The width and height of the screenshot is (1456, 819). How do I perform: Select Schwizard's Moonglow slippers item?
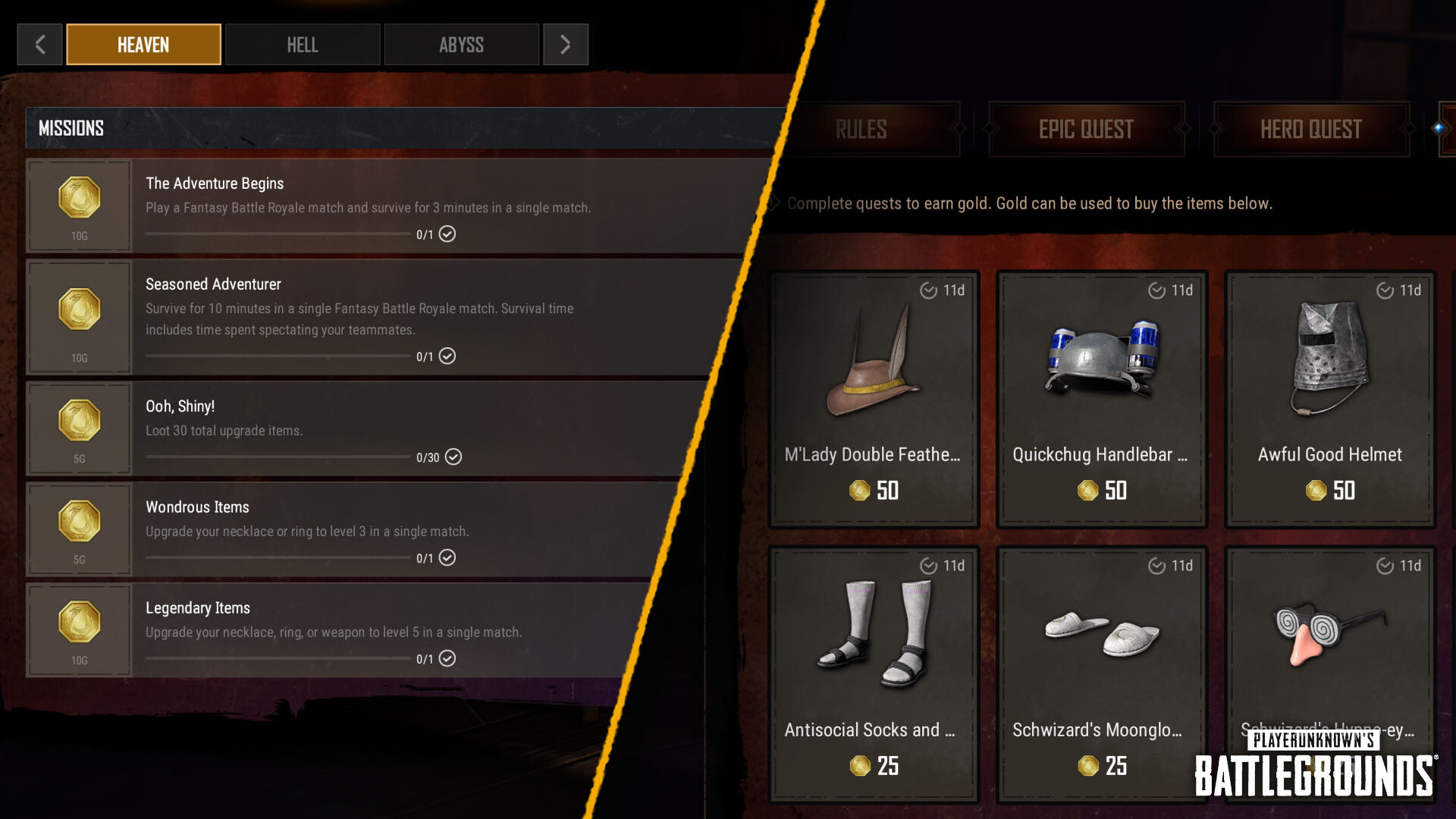point(1101,673)
